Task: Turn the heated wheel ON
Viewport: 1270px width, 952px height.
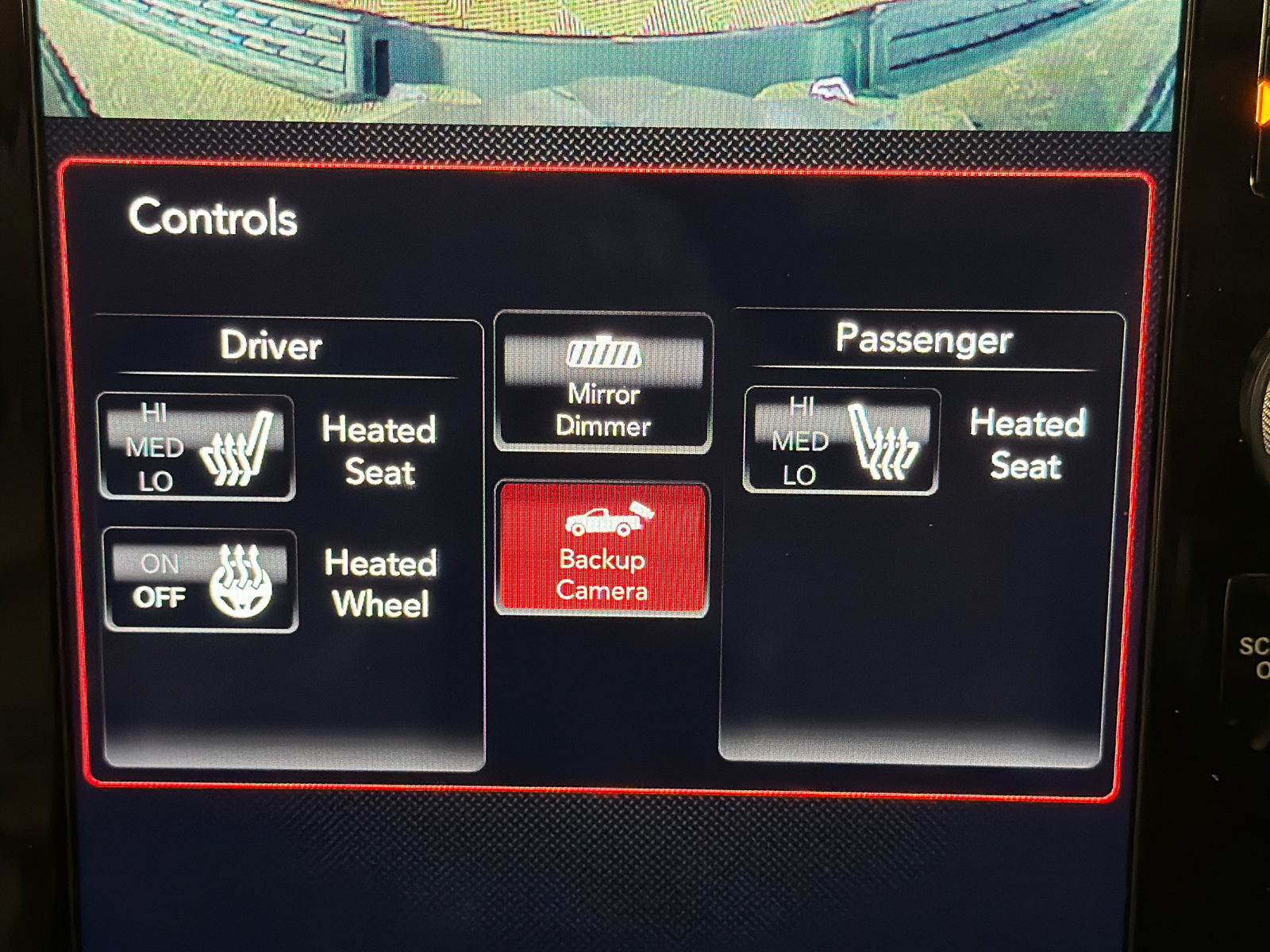Action: click(x=160, y=565)
